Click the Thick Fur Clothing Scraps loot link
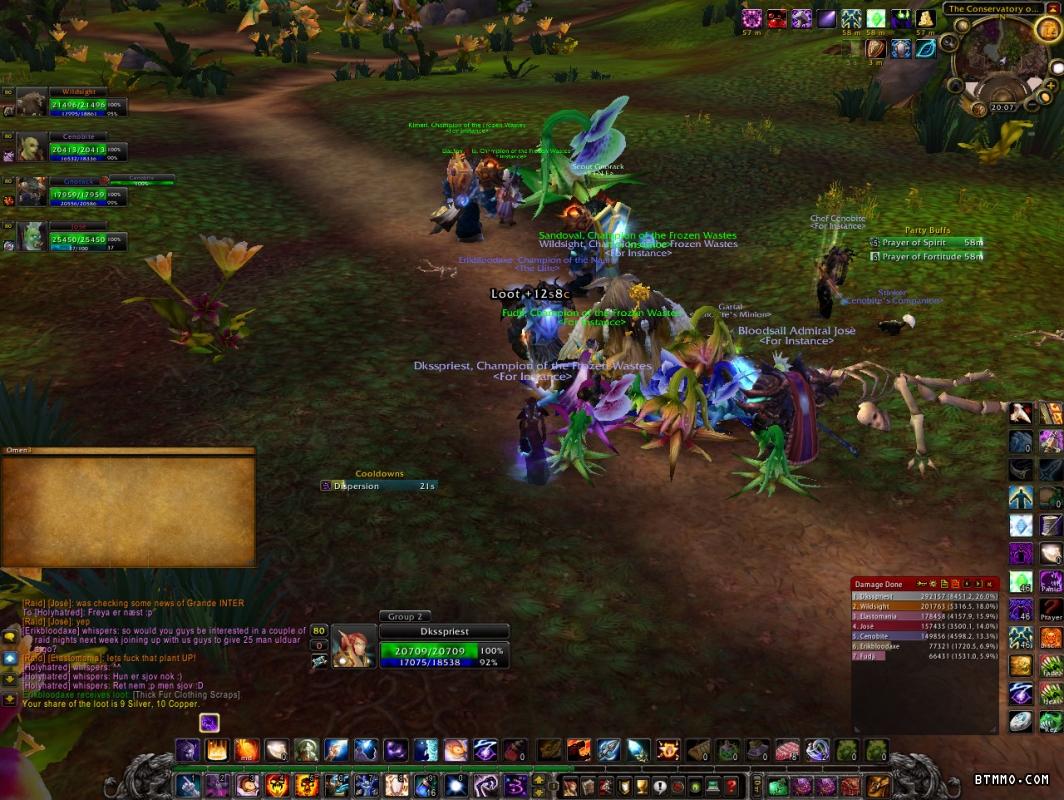 (185, 694)
